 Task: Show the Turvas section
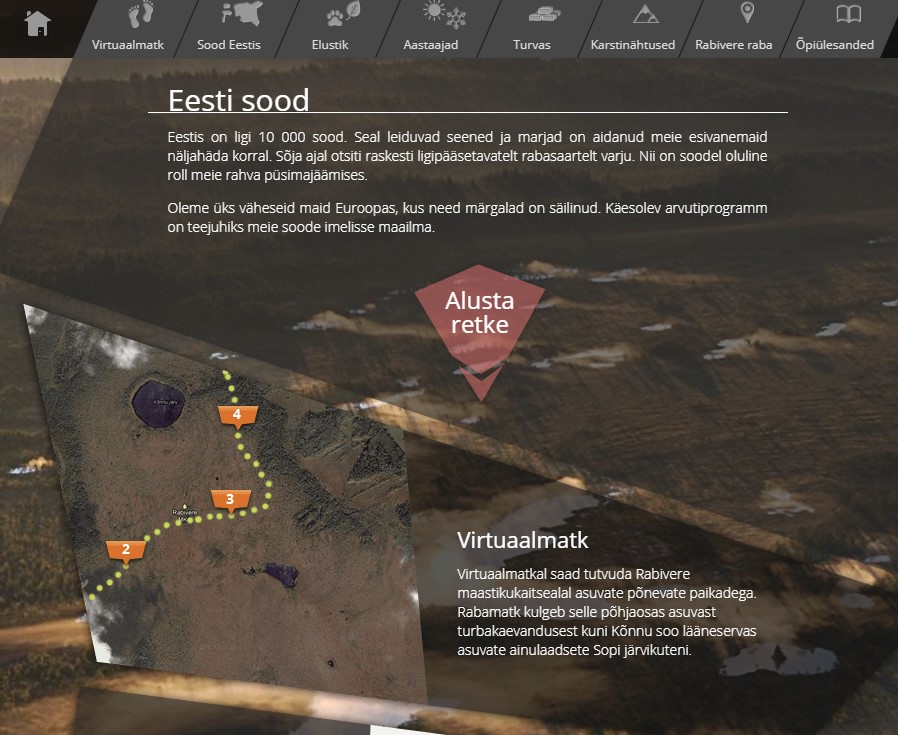click(531, 28)
